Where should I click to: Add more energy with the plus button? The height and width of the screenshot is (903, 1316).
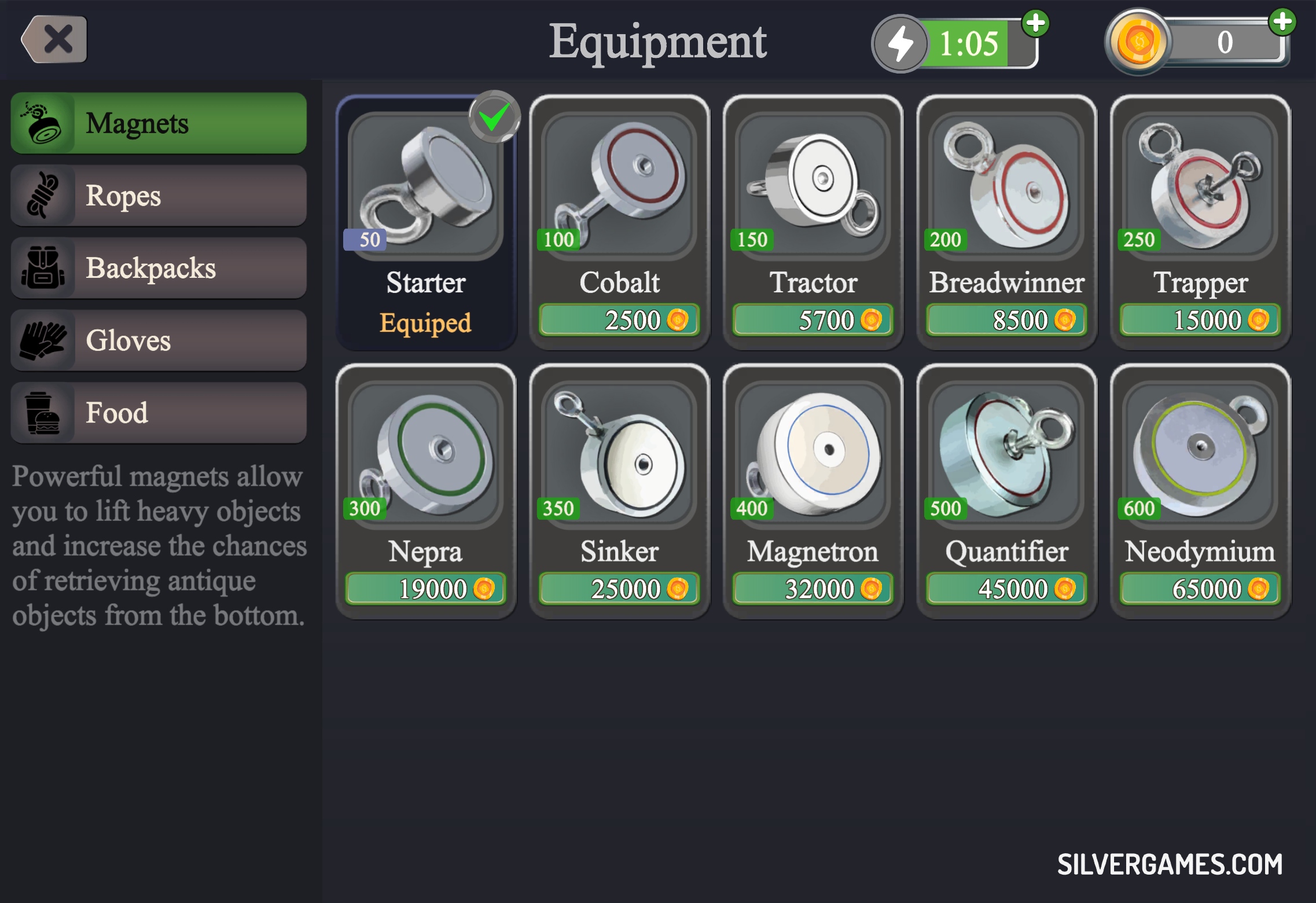(x=1035, y=24)
